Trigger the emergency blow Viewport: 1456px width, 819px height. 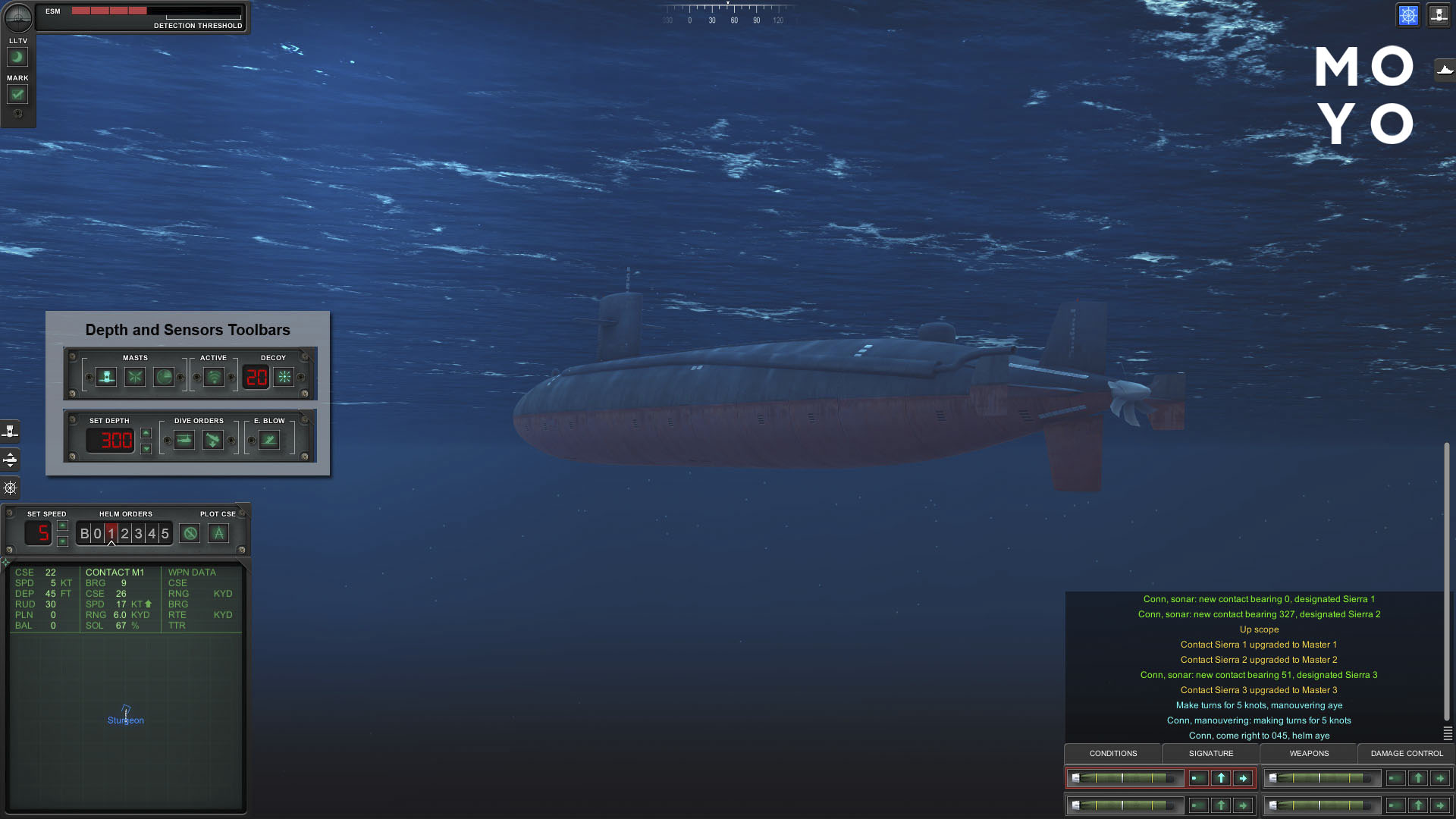point(269,440)
